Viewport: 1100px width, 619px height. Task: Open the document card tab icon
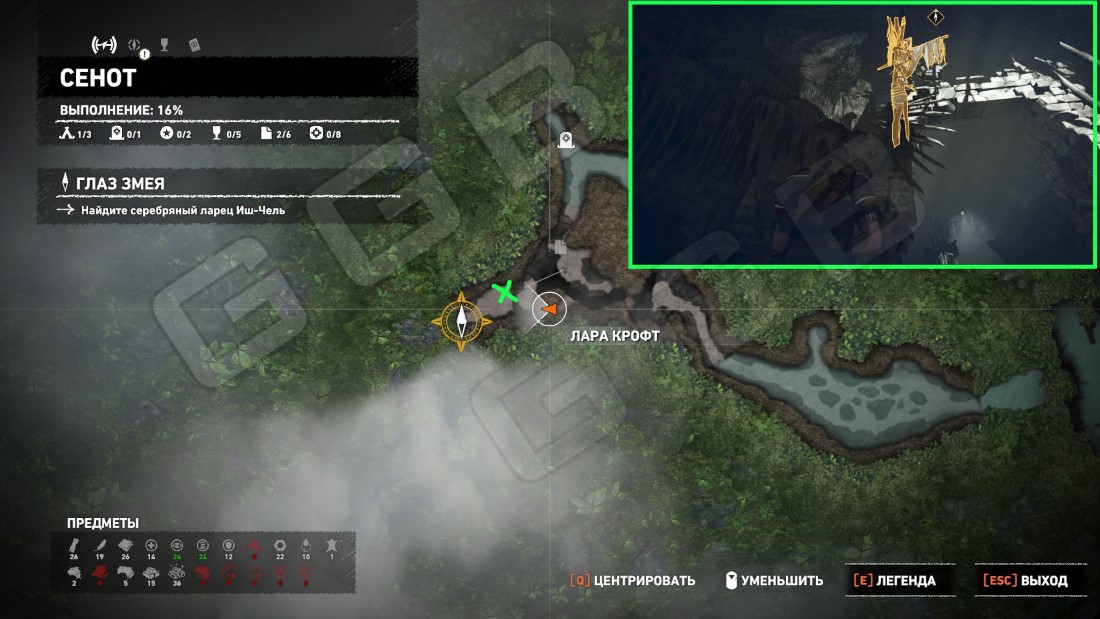tap(194, 45)
